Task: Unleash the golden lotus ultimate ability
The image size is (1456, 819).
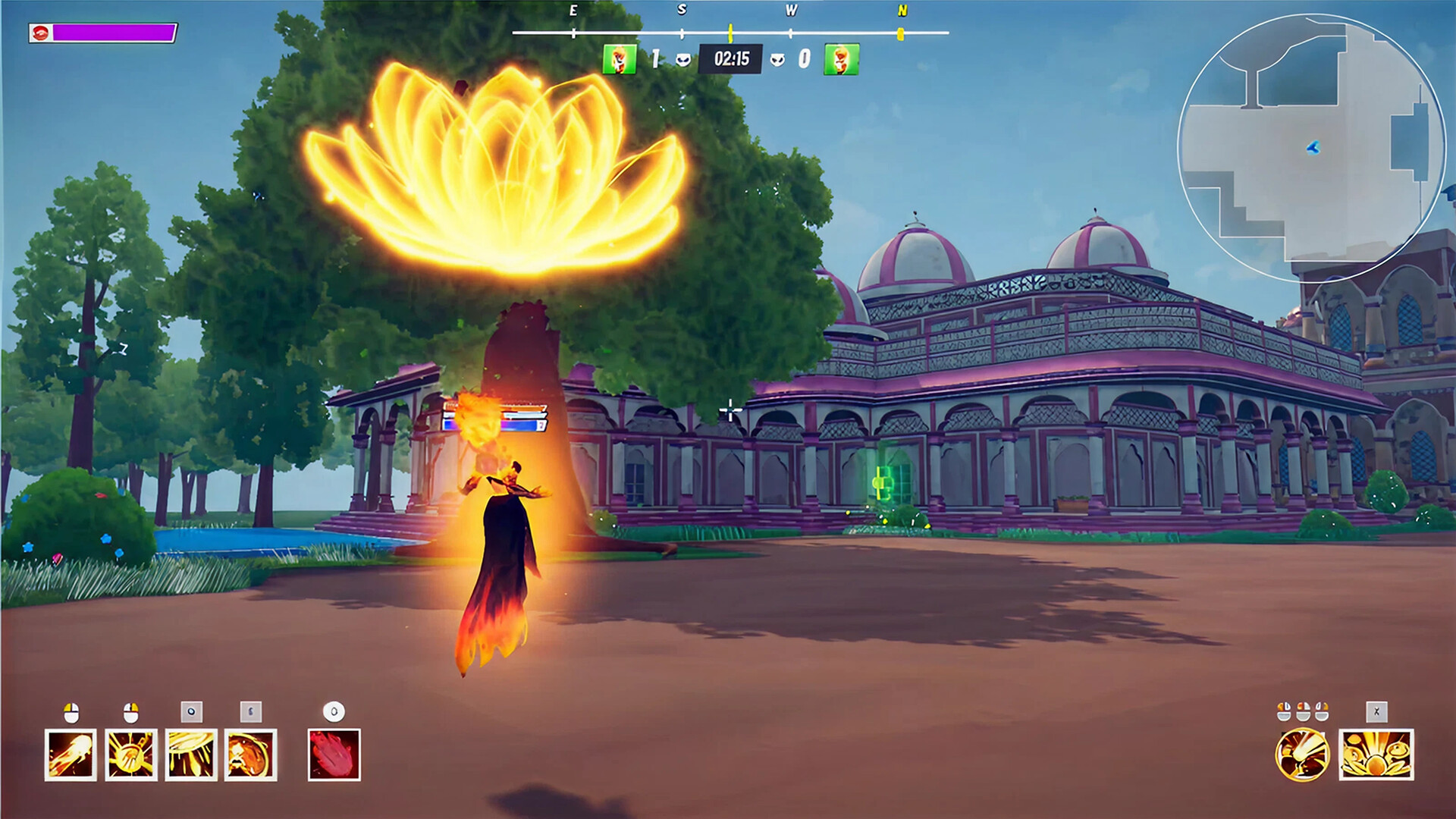Action: (1376, 755)
